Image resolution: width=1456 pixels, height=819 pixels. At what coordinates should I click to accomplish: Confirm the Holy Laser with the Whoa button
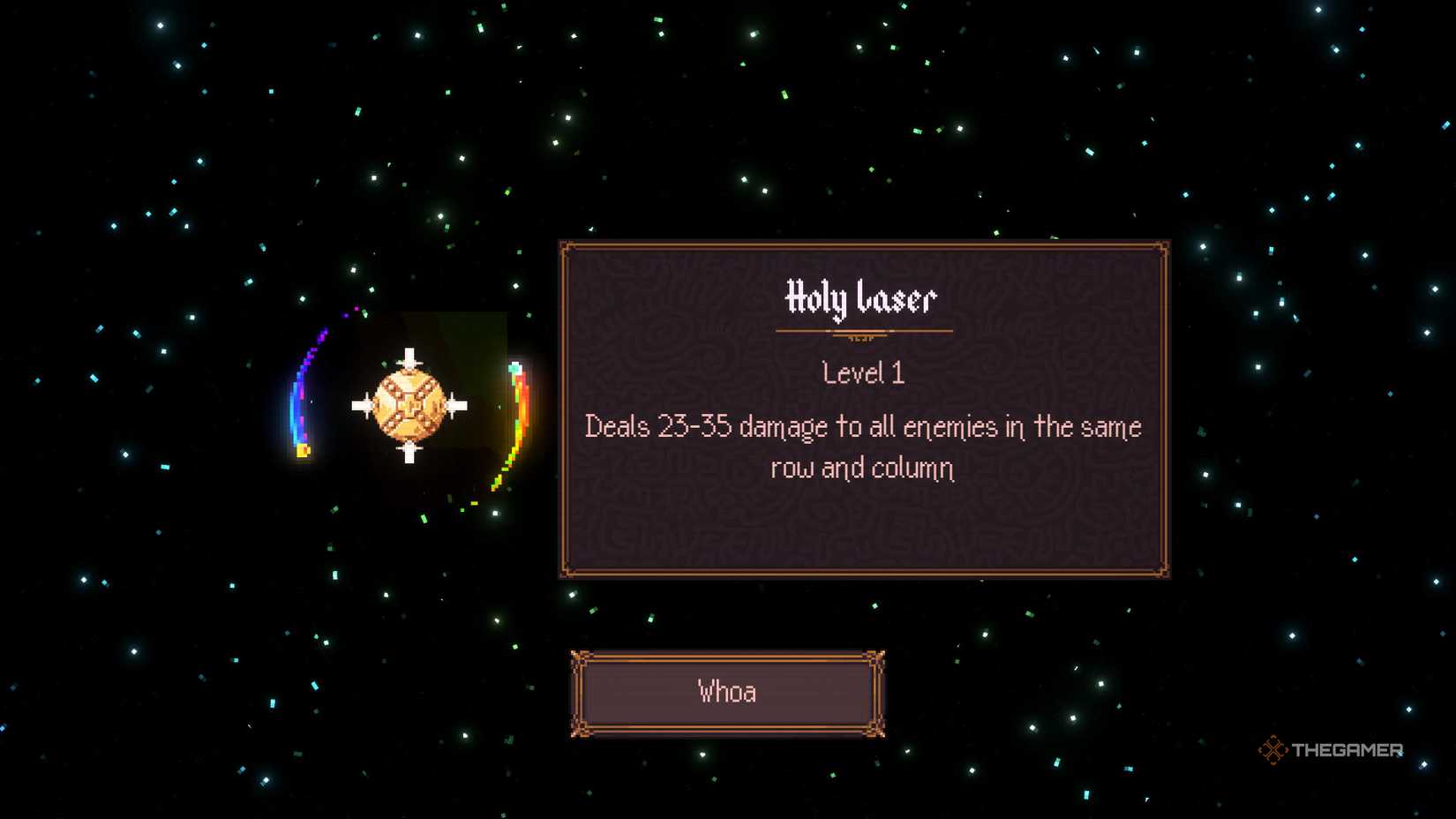[x=727, y=693]
